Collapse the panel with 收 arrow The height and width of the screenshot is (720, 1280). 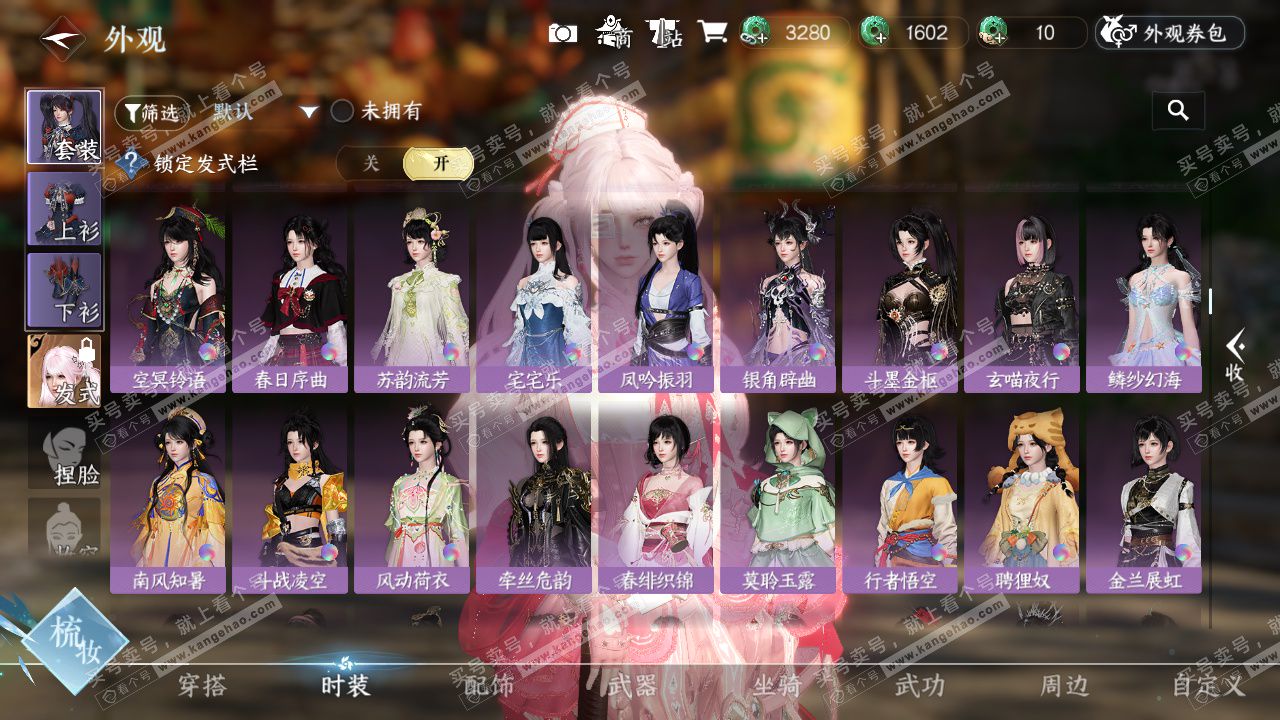point(1235,355)
